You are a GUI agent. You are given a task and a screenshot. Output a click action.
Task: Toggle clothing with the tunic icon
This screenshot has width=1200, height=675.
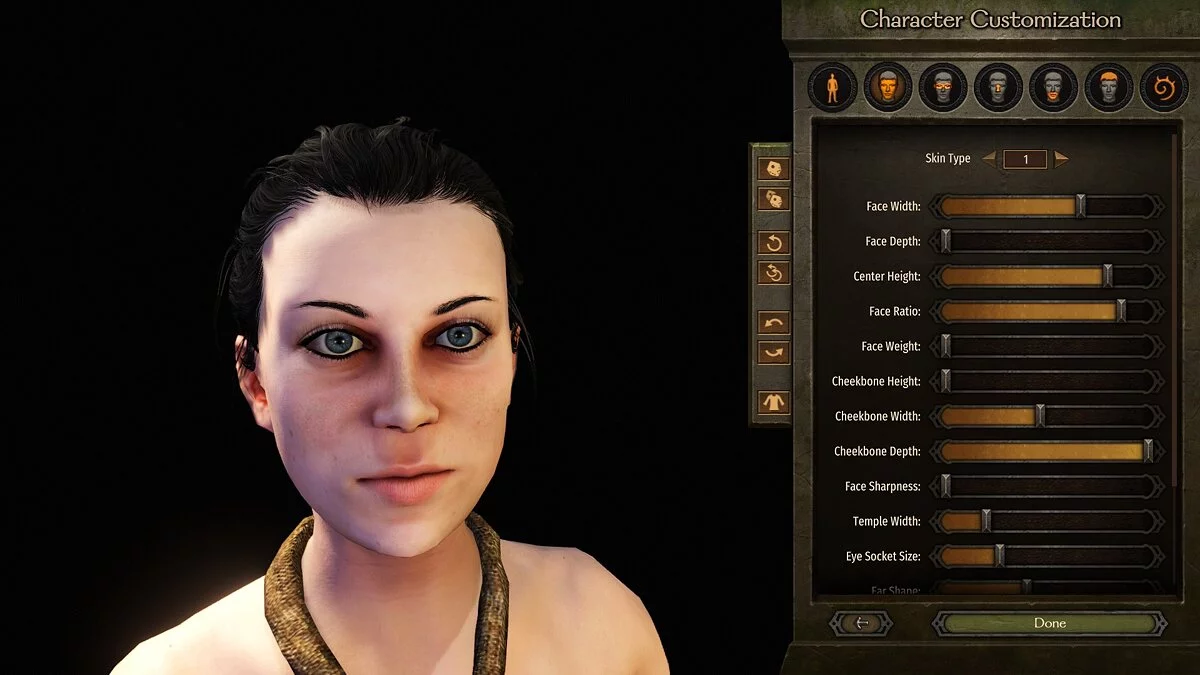[774, 403]
